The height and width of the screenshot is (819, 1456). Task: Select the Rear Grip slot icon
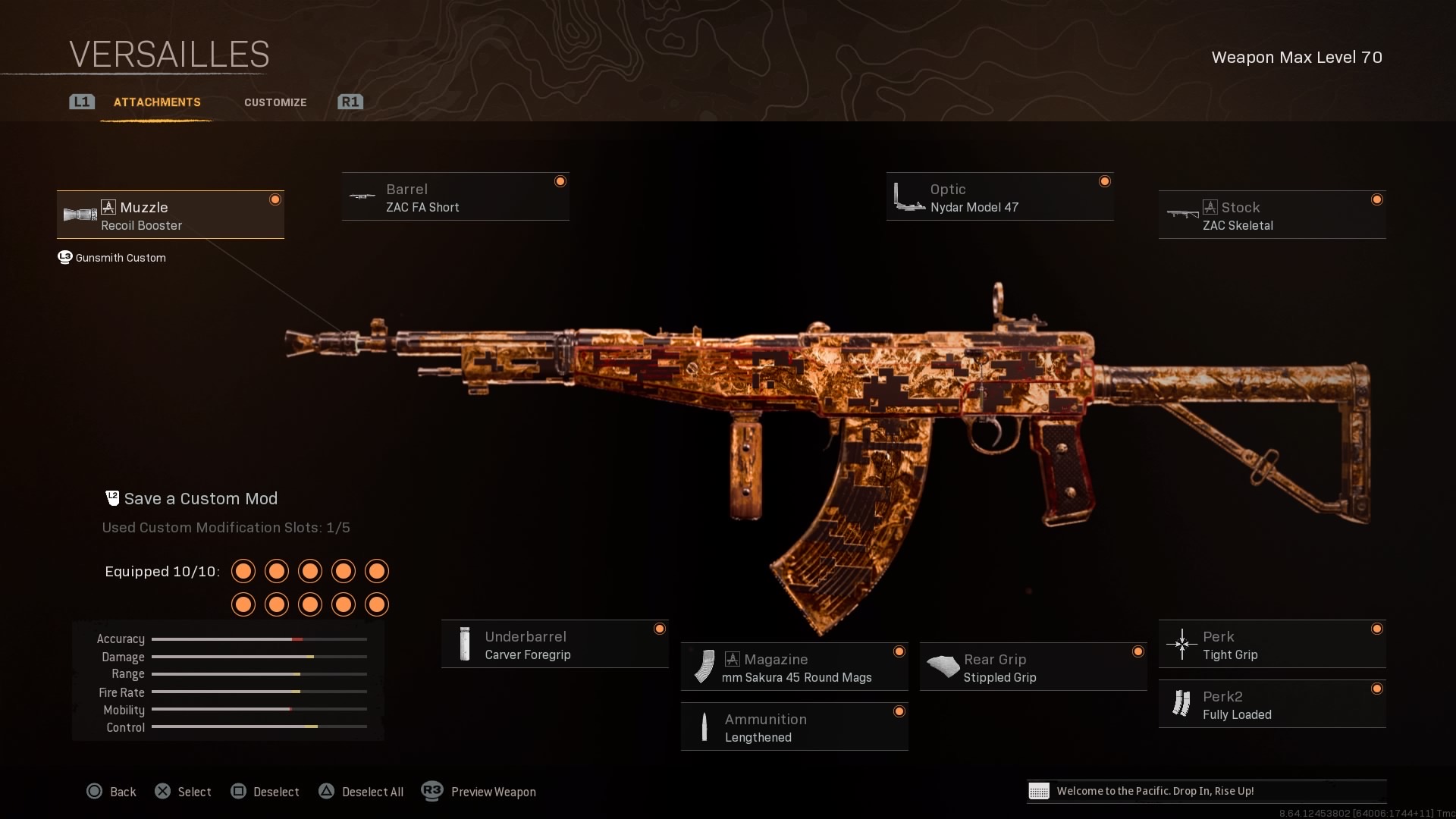943,667
